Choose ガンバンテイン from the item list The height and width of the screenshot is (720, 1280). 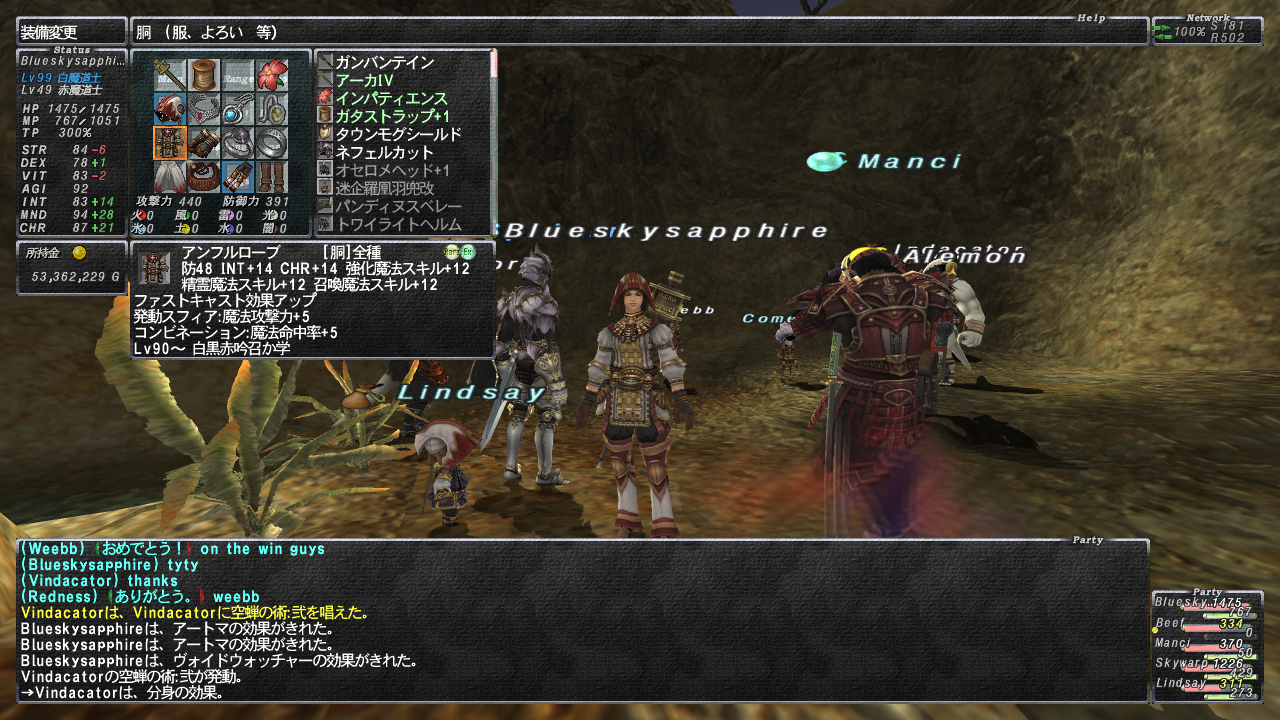[x=384, y=62]
